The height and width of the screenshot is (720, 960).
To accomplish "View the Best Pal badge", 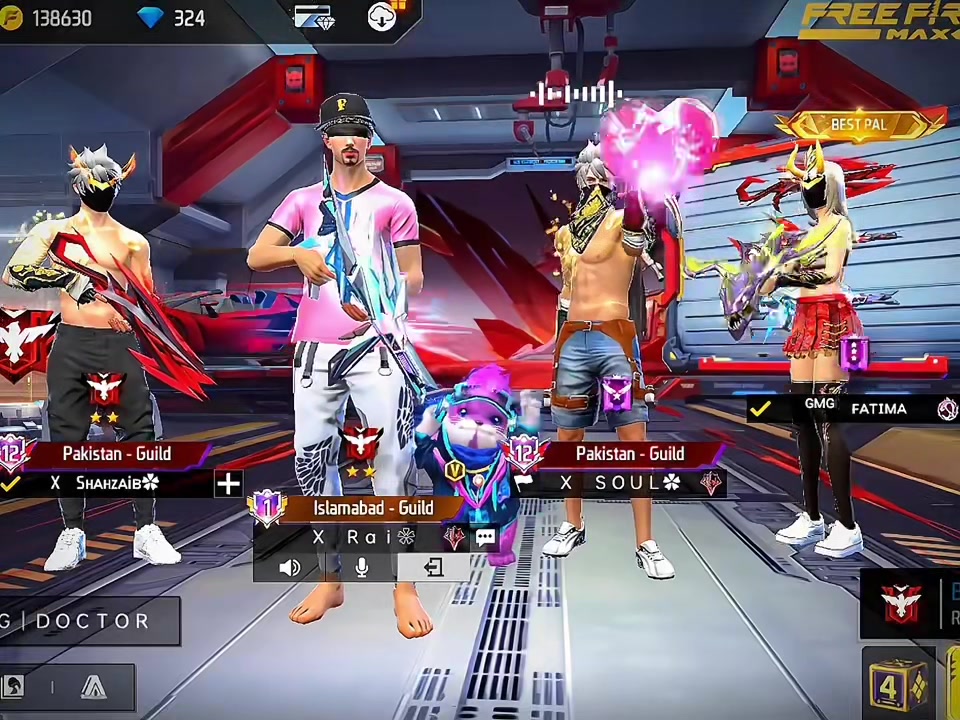I will (858, 125).
